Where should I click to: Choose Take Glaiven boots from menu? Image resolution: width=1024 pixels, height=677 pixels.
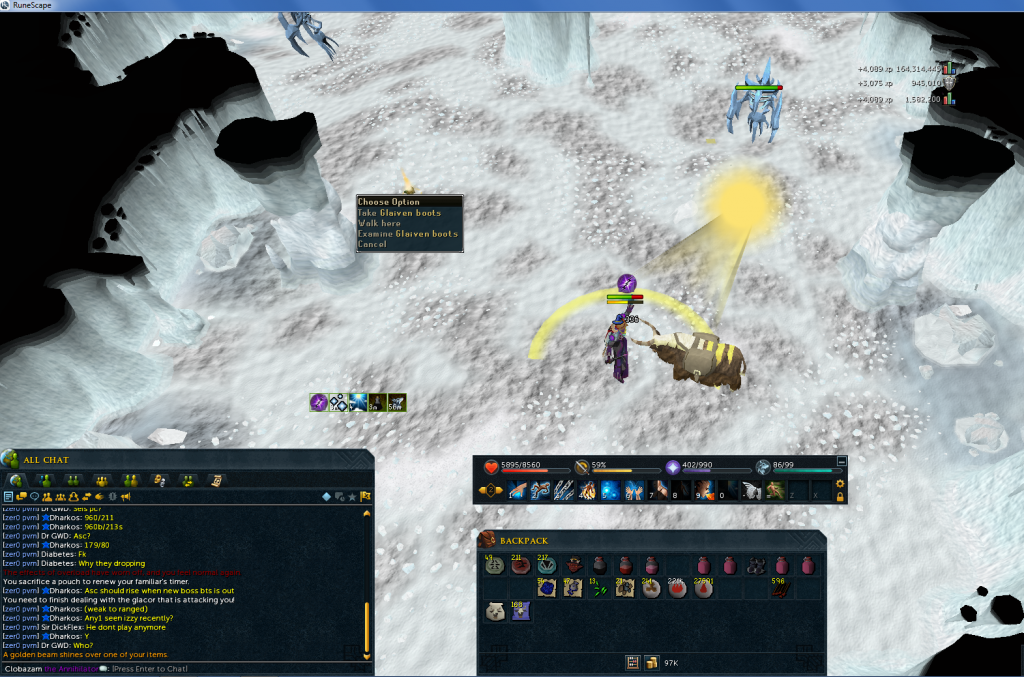coord(400,213)
